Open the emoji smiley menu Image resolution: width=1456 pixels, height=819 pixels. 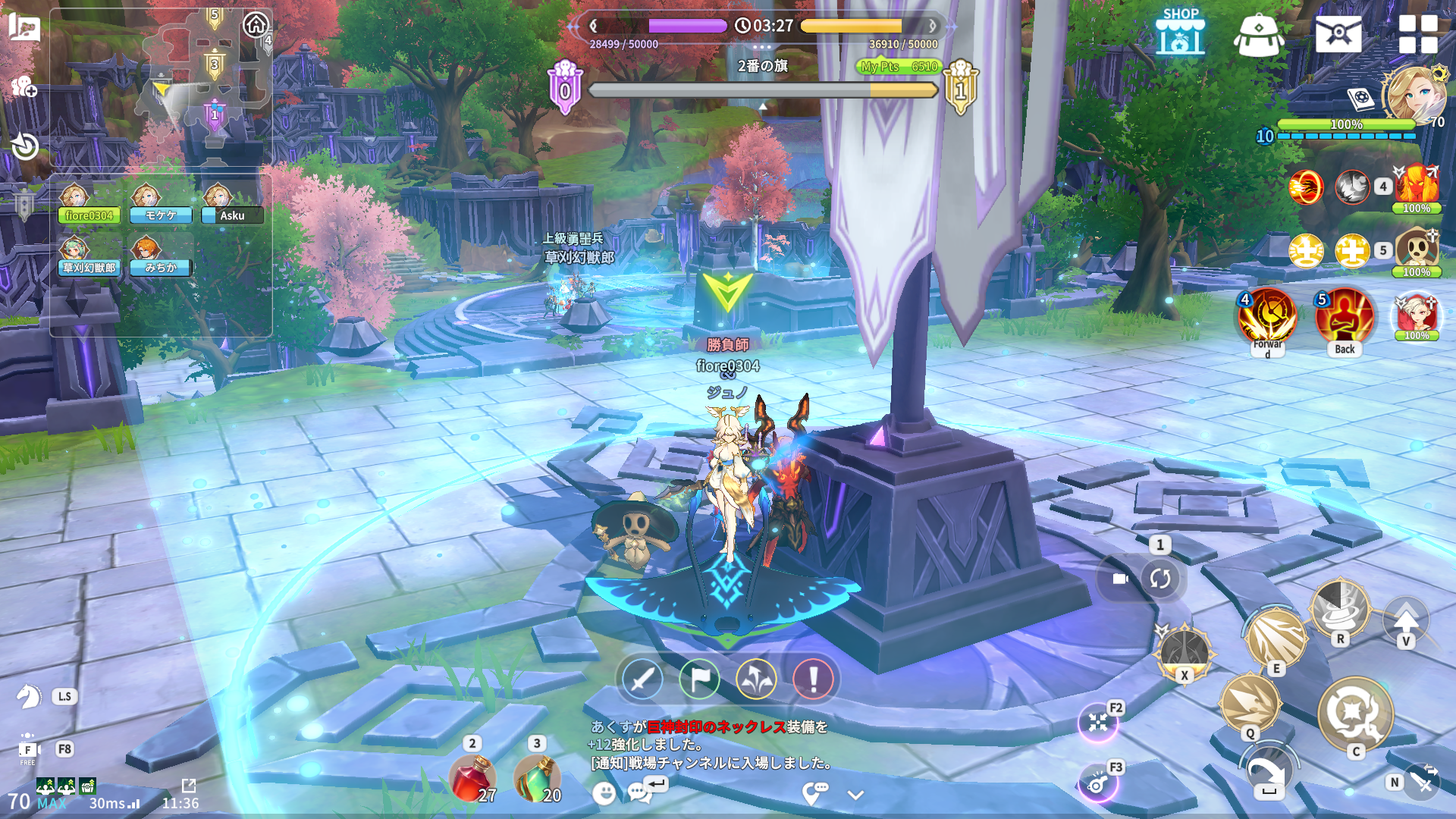(604, 793)
